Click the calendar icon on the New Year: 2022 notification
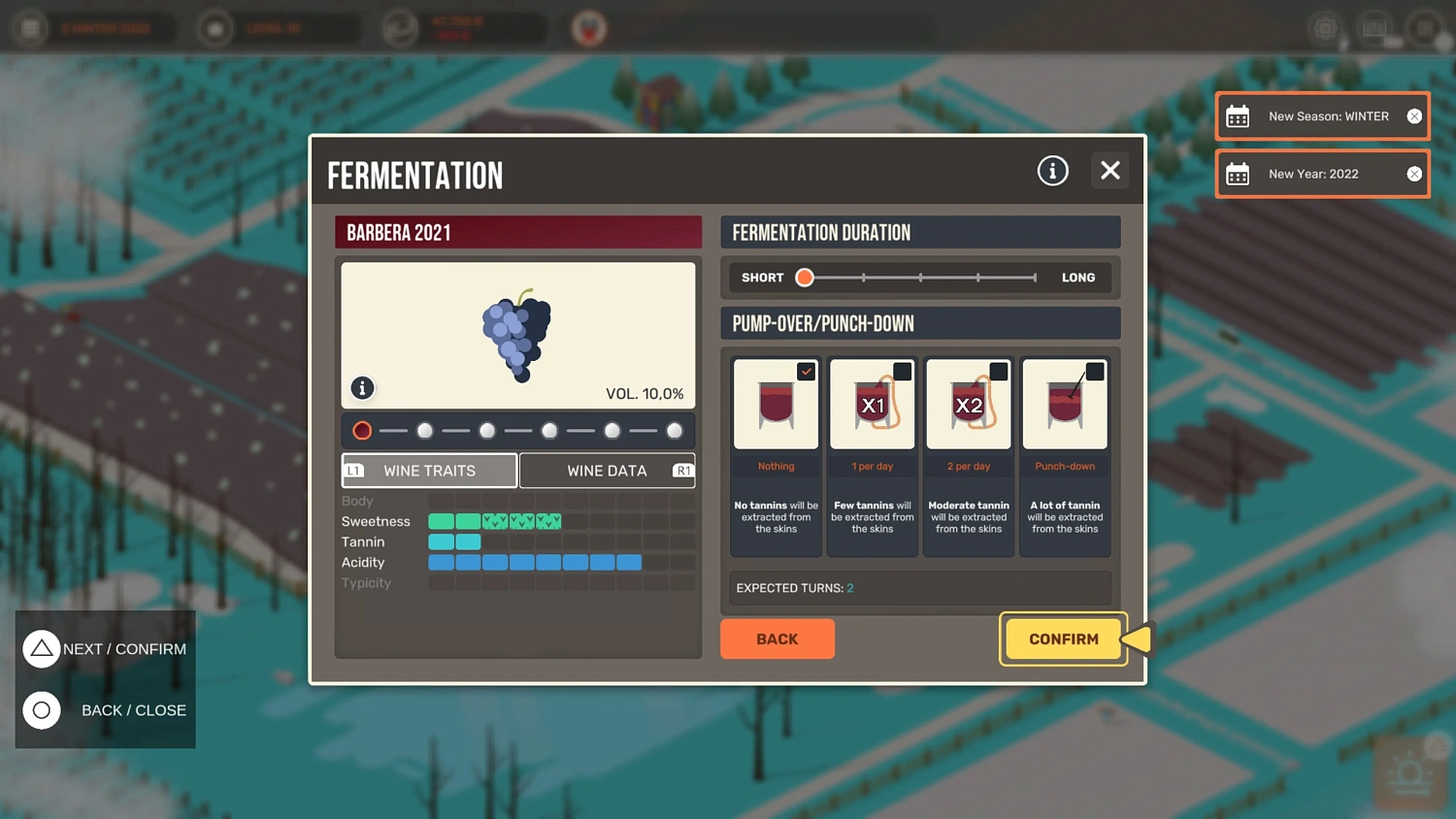The image size is (1456, 819). tap(1238, 174)
